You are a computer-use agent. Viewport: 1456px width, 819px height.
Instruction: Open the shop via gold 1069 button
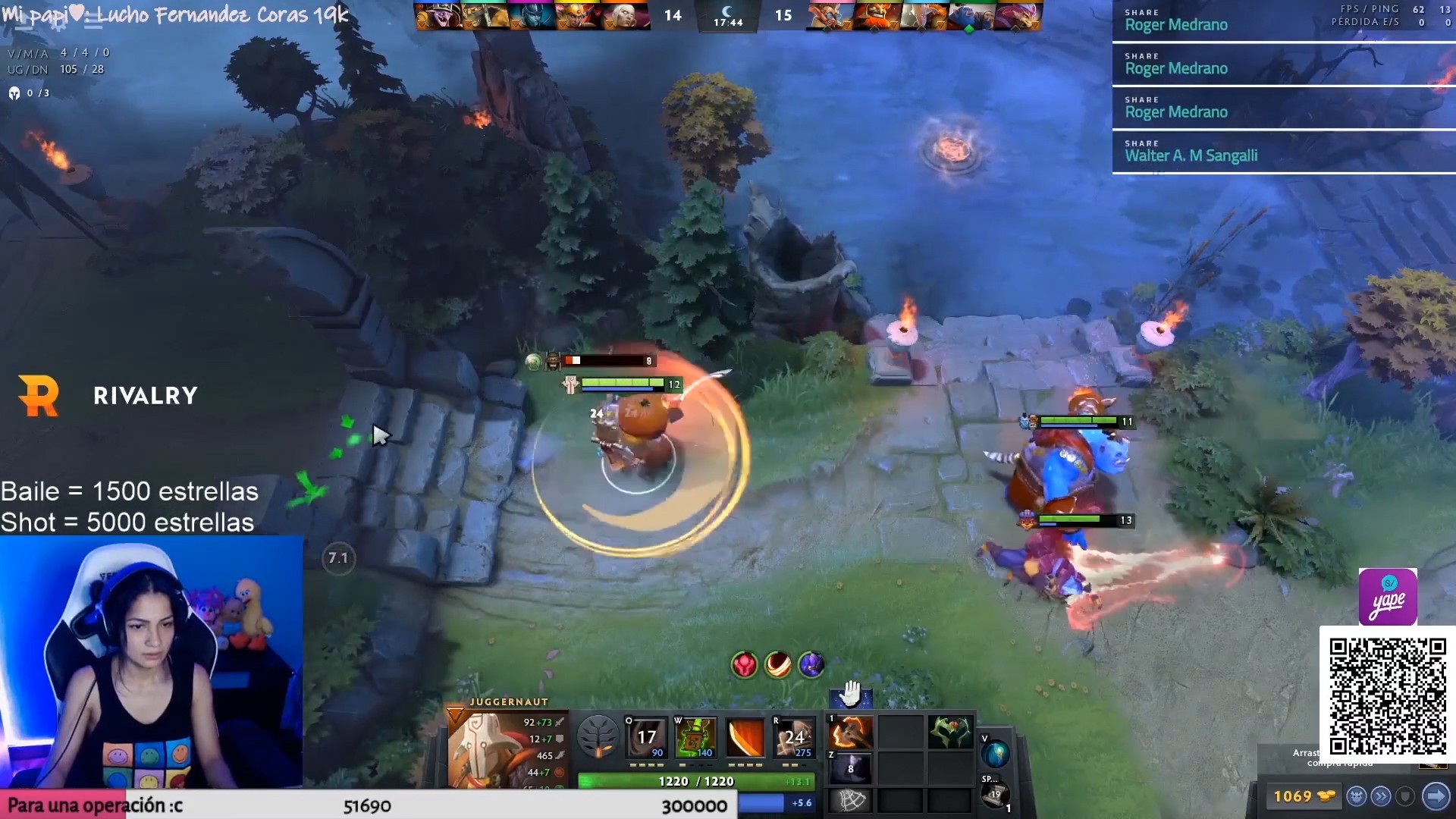point(1304,796)
